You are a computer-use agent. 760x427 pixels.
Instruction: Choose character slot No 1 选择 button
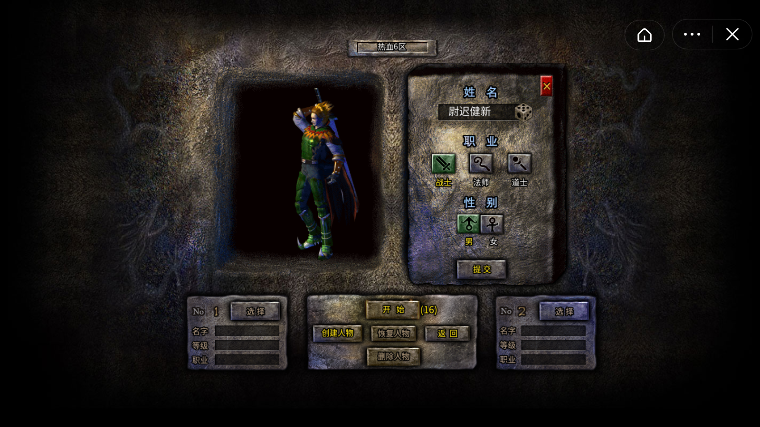255,311
